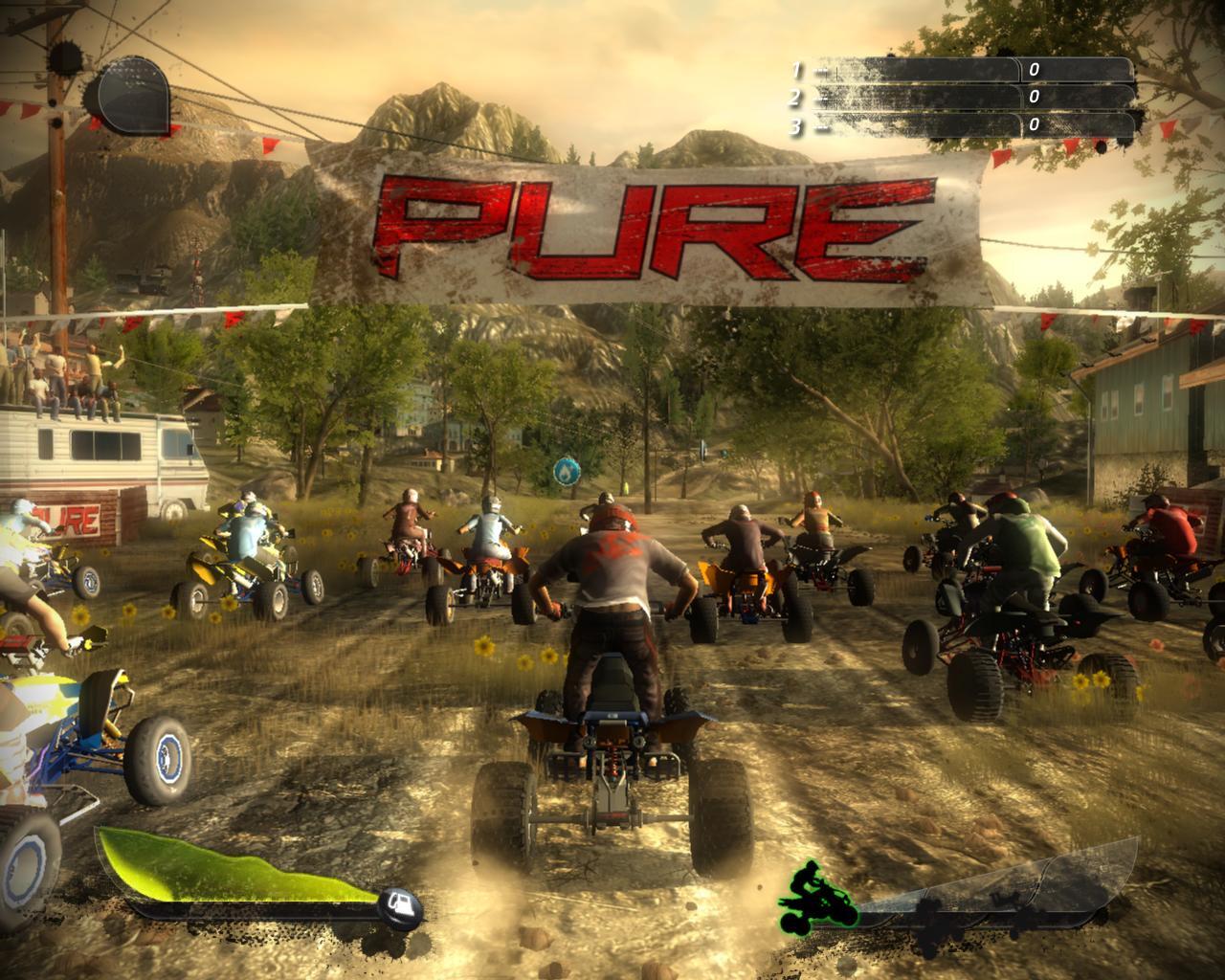
Task: Click the fuel pump boost icon
Action: 401,903
